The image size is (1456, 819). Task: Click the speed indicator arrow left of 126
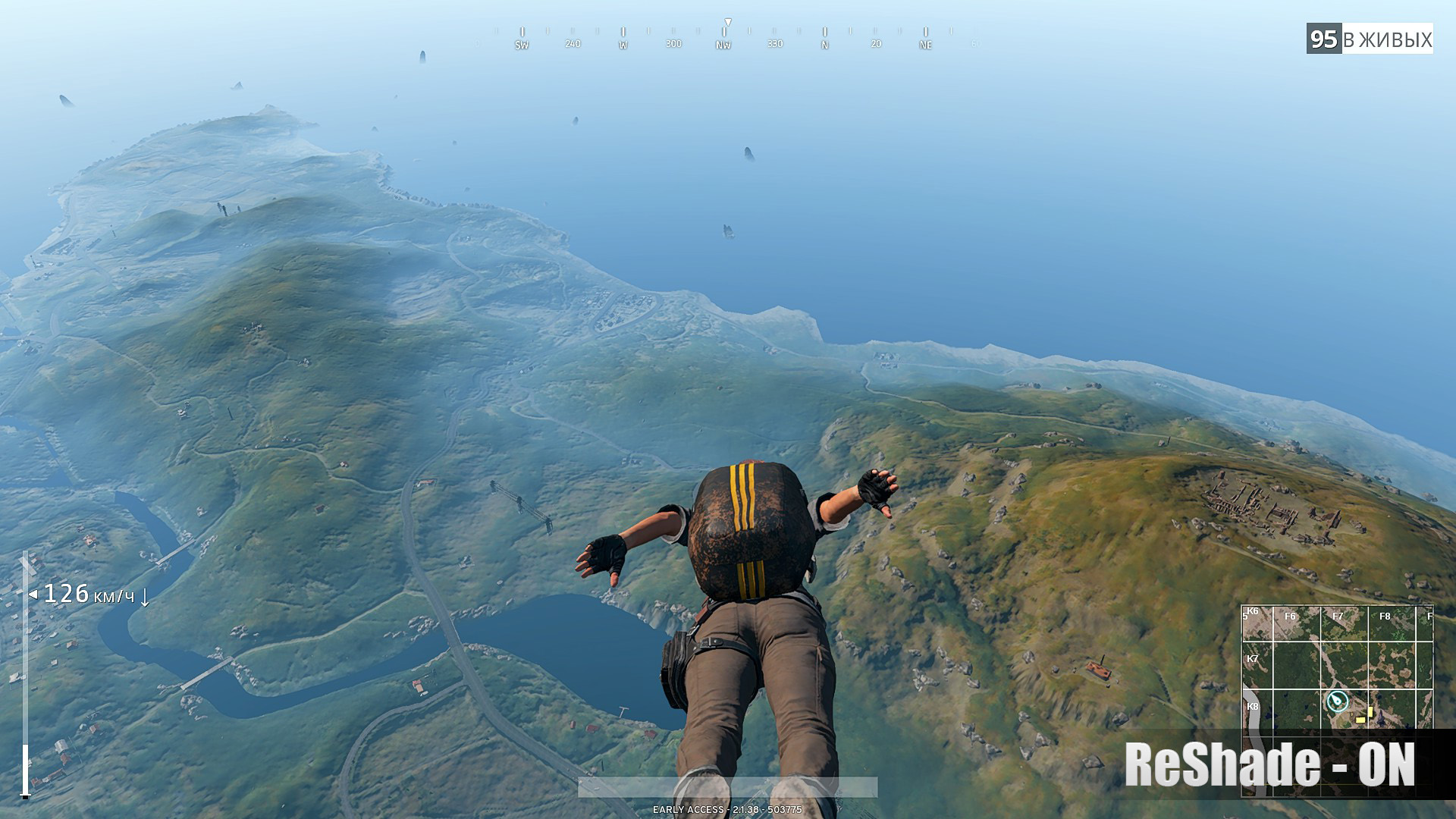[33, 595]
